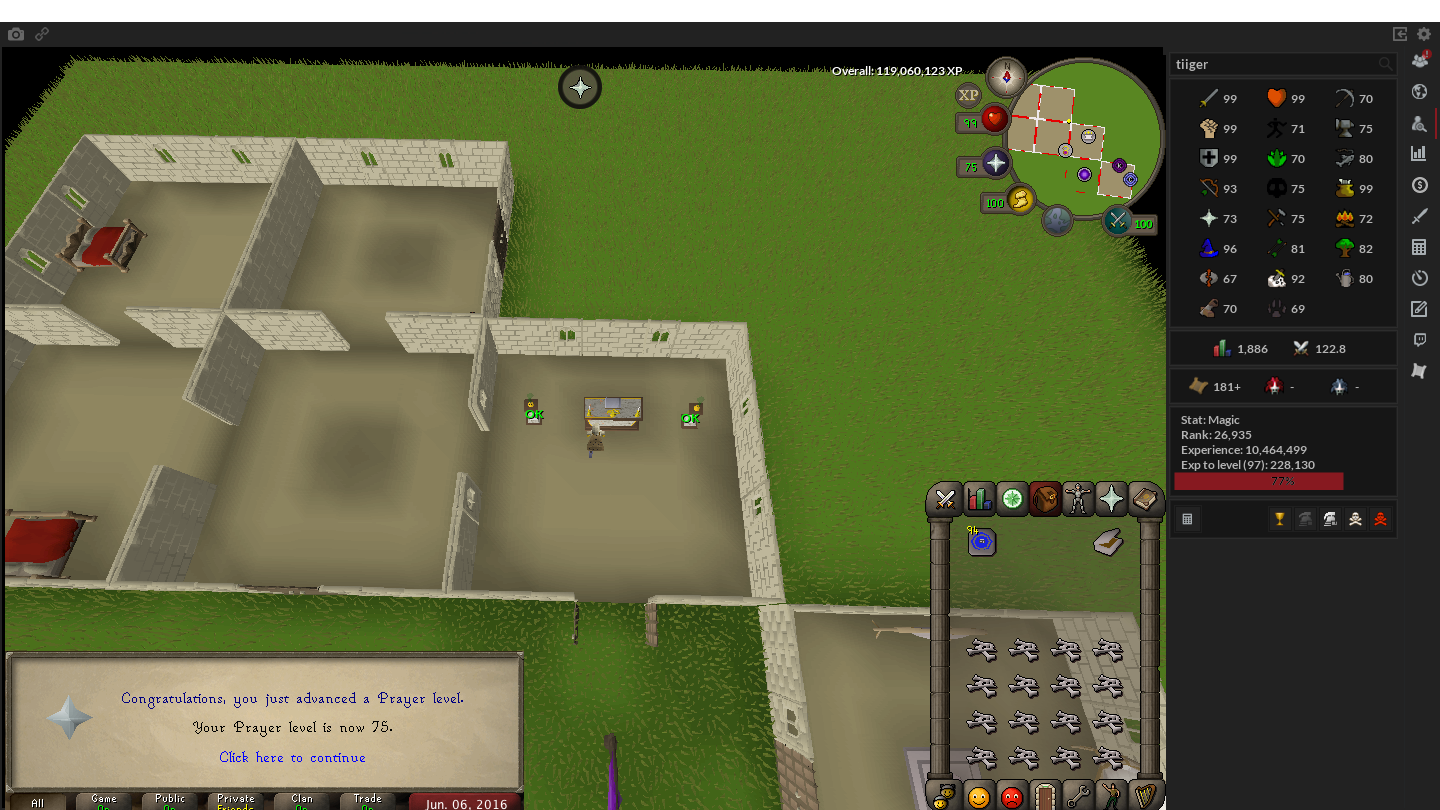The width and height of the screenshot is (1440, 810).
Task: Select the Prayer book star tab
Action: click(1111, 499)
